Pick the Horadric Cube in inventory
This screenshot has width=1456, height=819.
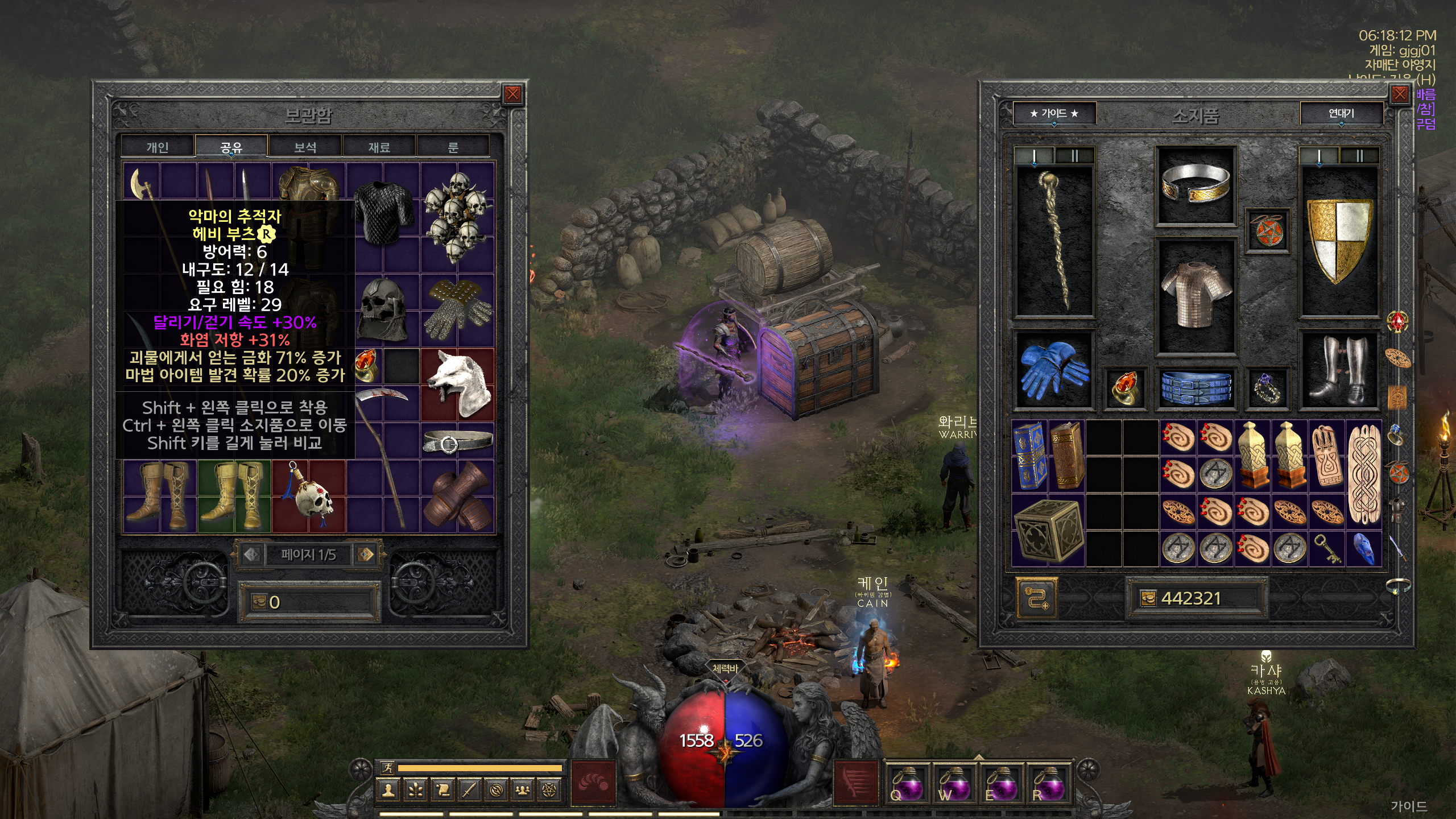point(1048,530)
